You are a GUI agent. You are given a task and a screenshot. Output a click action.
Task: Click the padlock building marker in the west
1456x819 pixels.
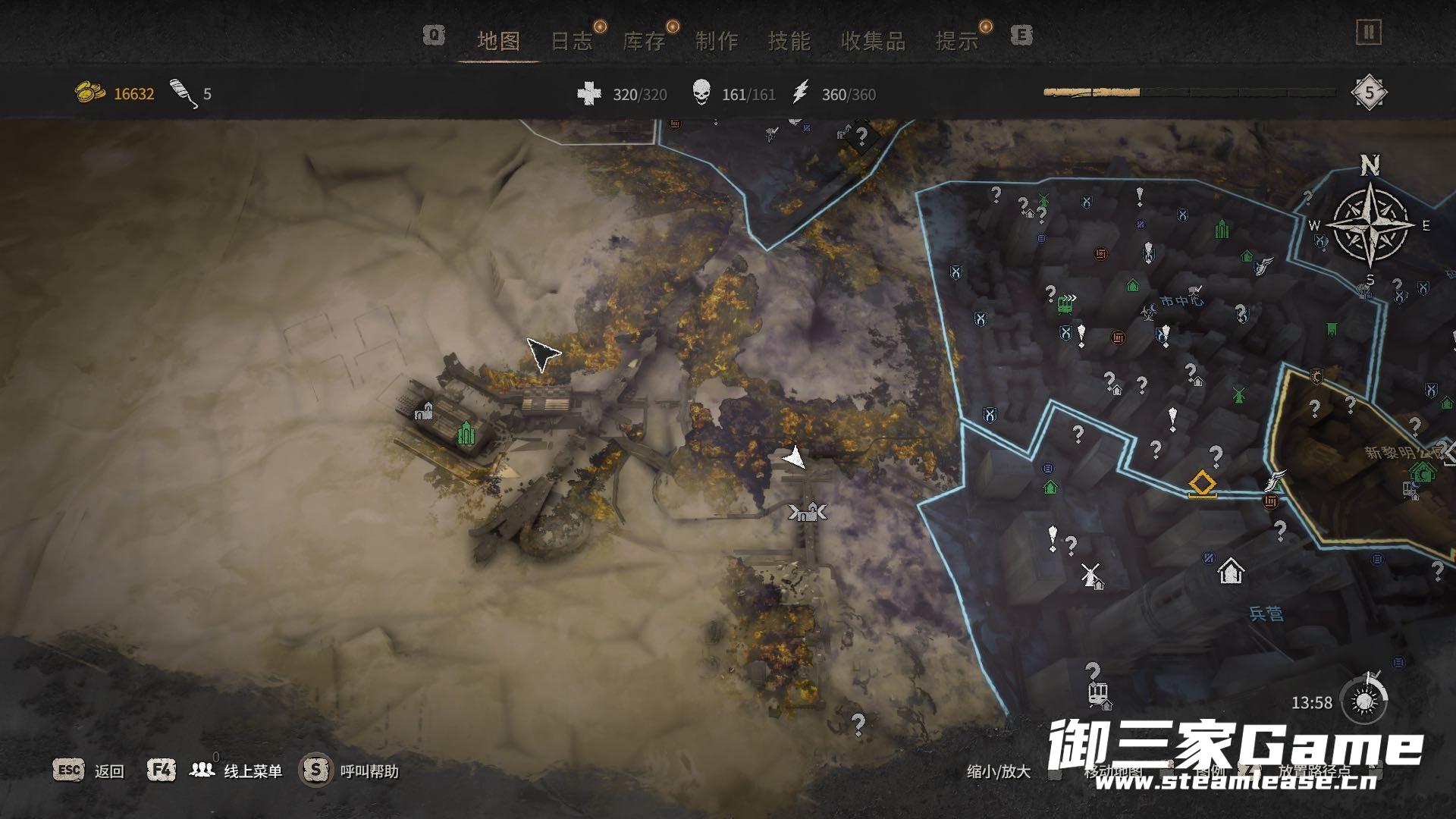pos(424,412)
